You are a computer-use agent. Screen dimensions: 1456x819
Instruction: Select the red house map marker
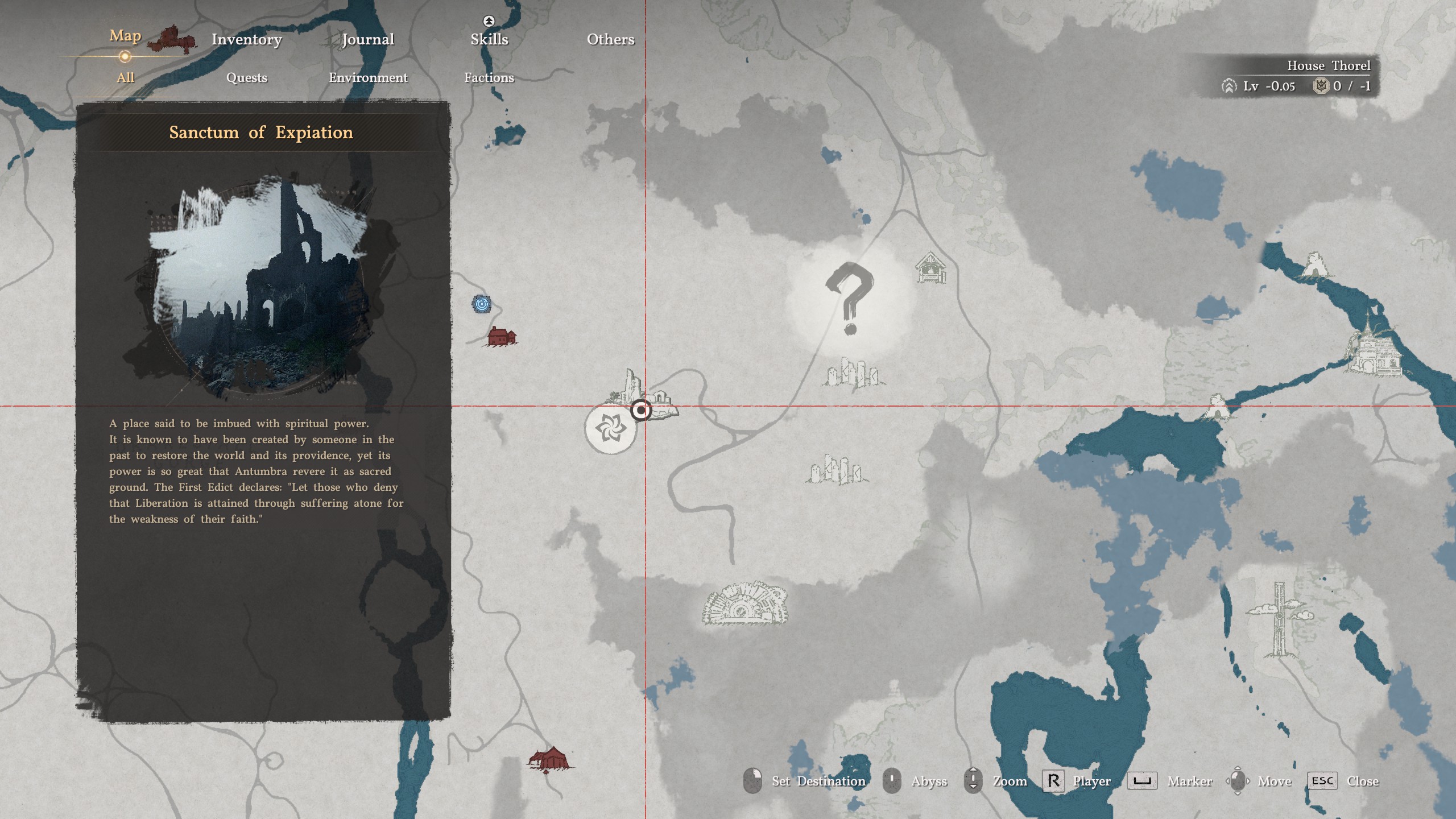point(501,337)
